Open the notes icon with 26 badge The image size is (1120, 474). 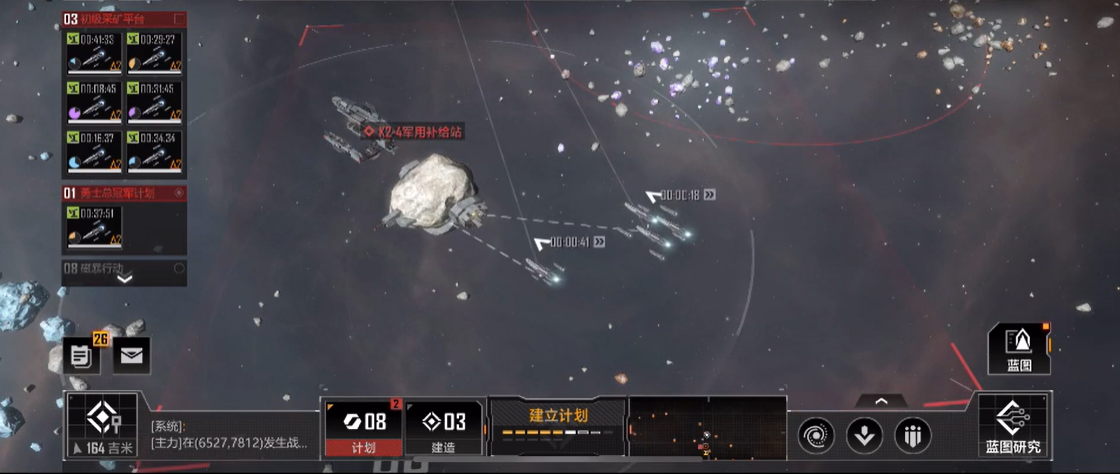click(79, 354)
